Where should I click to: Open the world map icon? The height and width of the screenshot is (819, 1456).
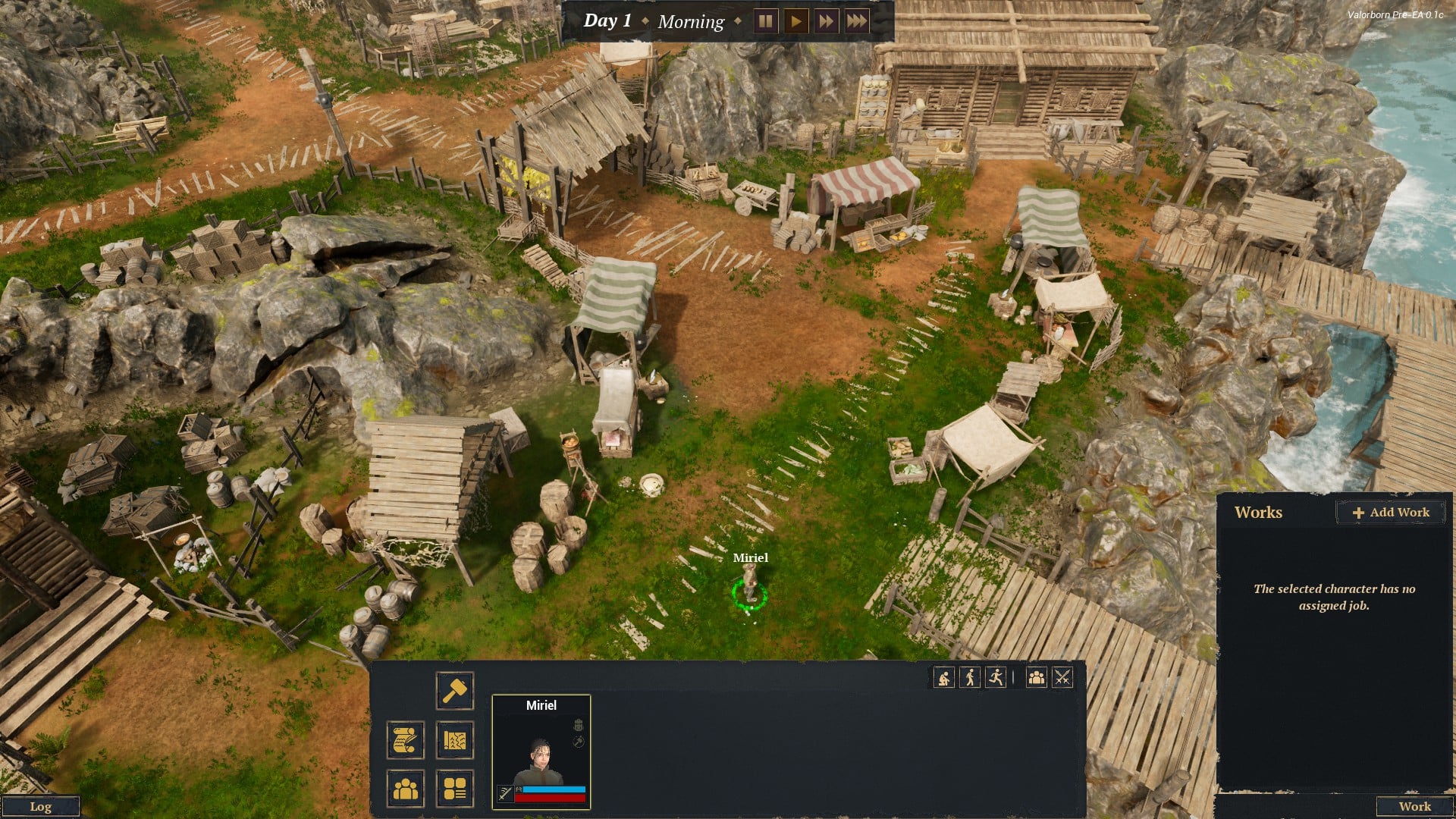tap(454, 740)
